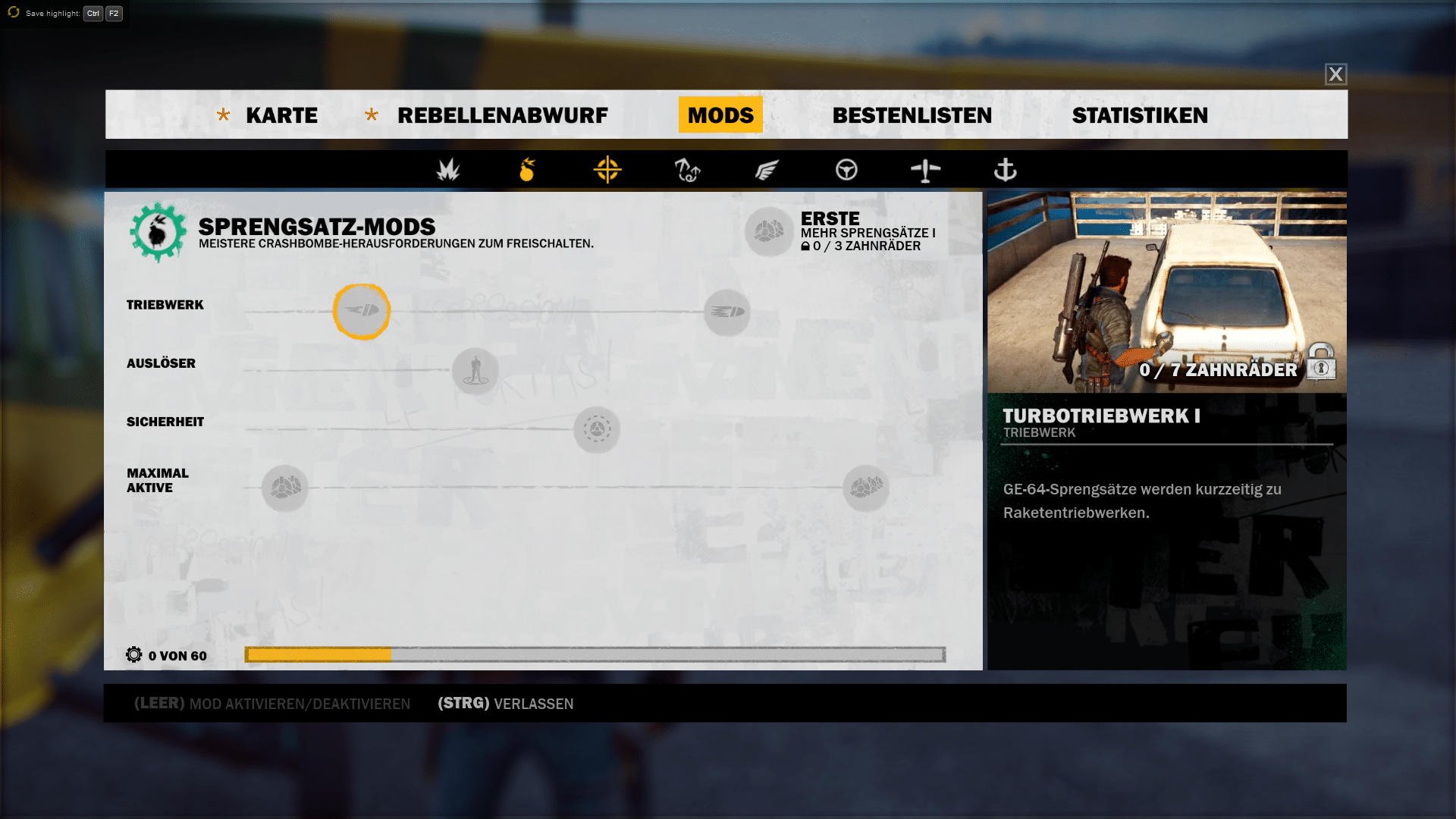Select the Mehr Sprengsätze I mod icon
This screenshot has width=1456, height=819.
769,231
